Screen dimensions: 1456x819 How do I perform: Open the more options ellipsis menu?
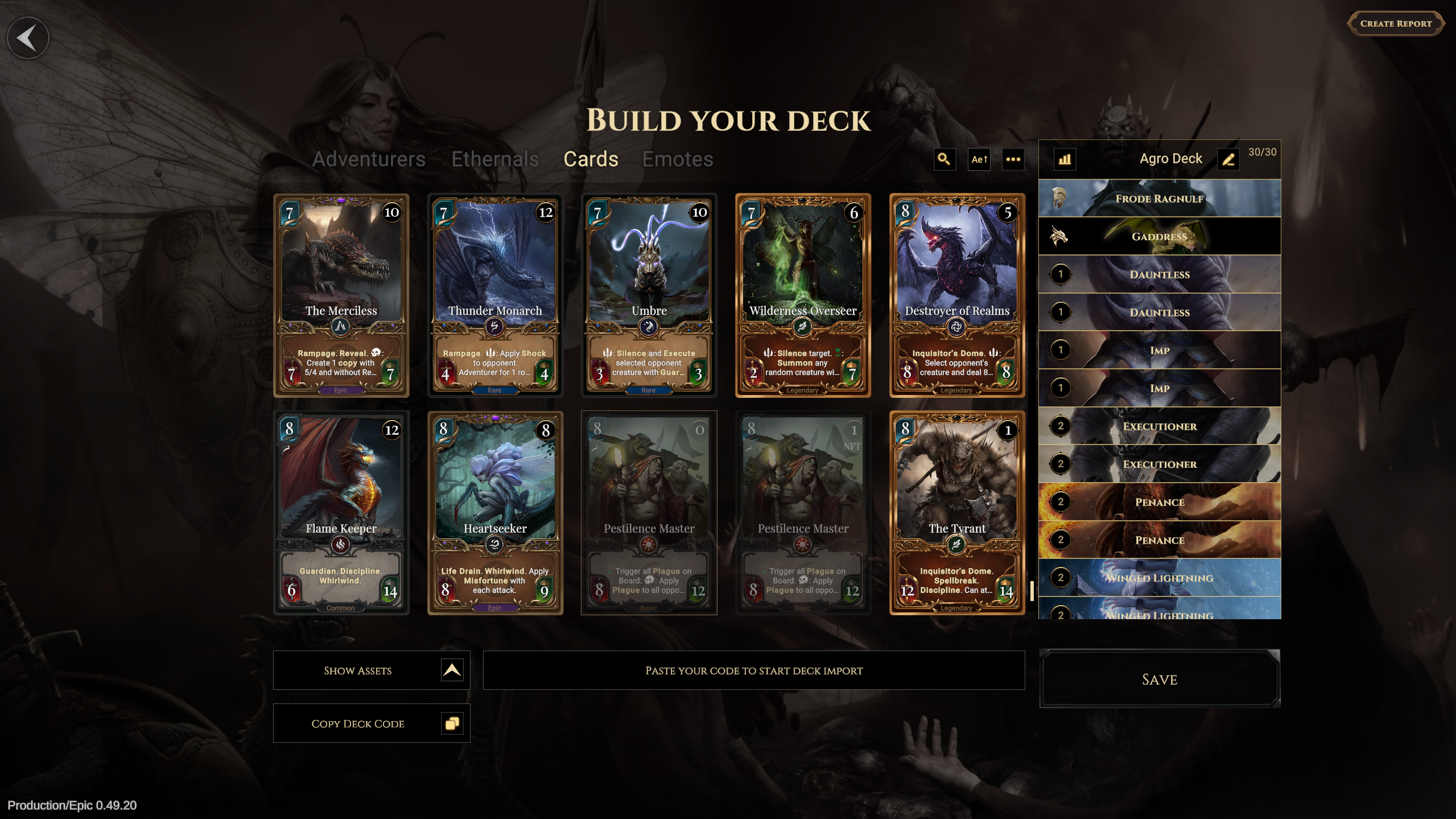tap(1013, 160)
